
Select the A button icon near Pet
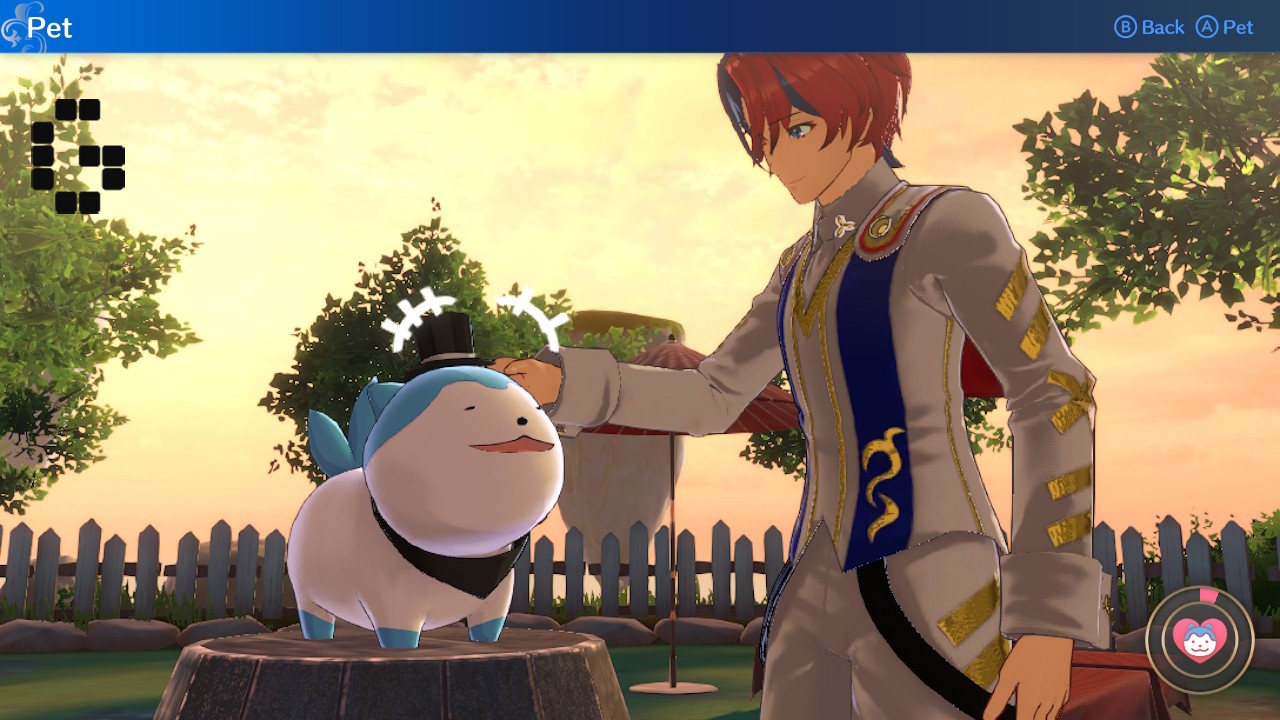click(x=1205, y=27)
